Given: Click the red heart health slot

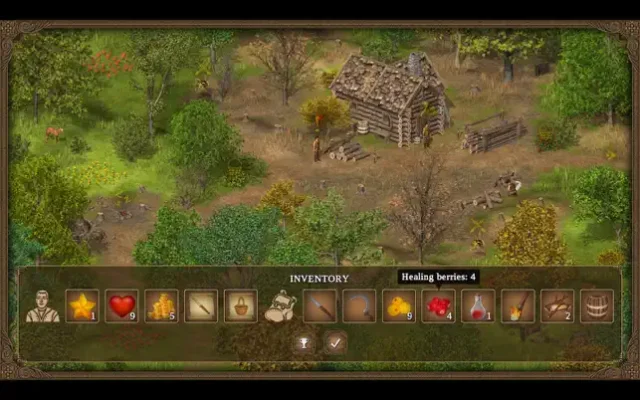Looking at the screenshot, I should pos(121,305).
